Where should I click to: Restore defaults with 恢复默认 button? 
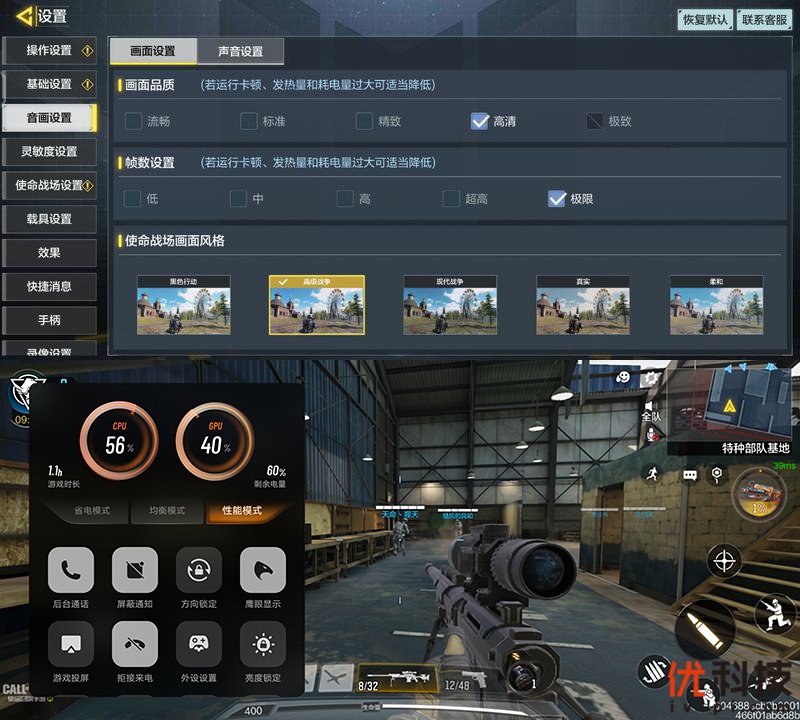point(705,20)
